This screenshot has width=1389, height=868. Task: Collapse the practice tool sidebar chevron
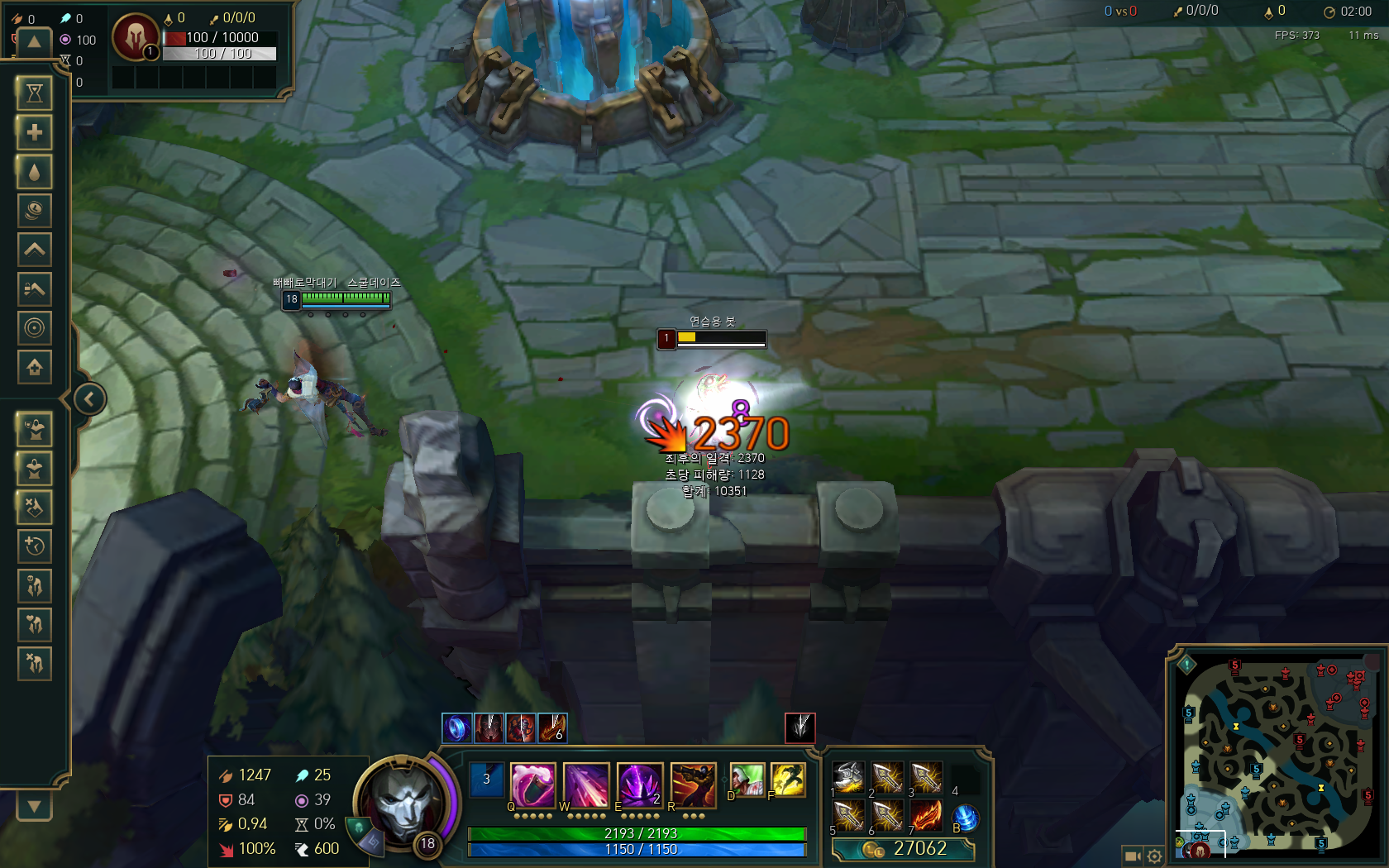coord(88,398)
